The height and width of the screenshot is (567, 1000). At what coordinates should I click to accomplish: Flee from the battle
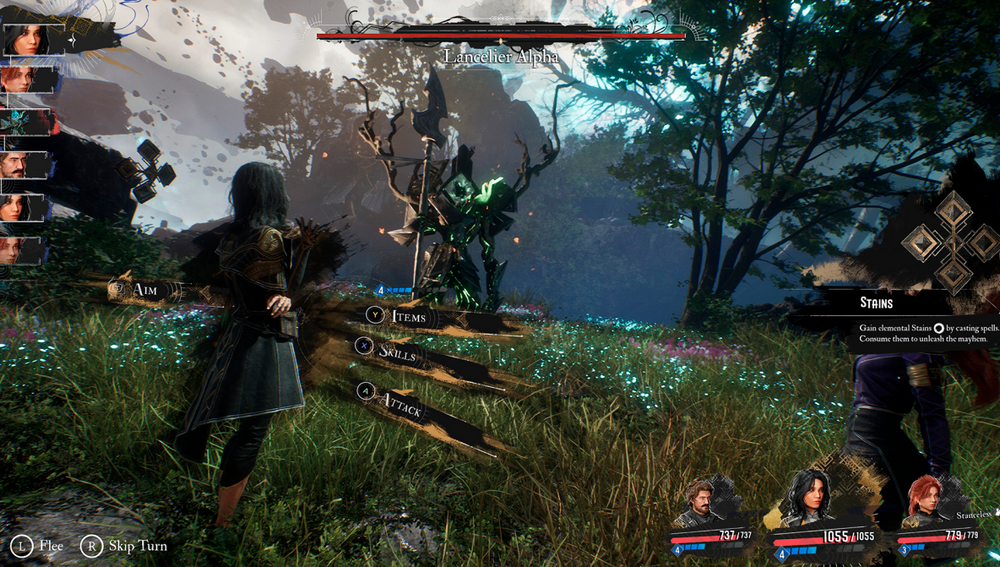click(x=38, y=546)
